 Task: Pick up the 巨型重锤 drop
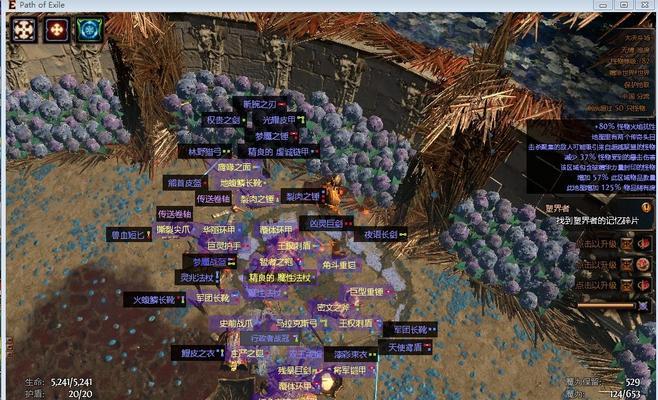point(367,292)
